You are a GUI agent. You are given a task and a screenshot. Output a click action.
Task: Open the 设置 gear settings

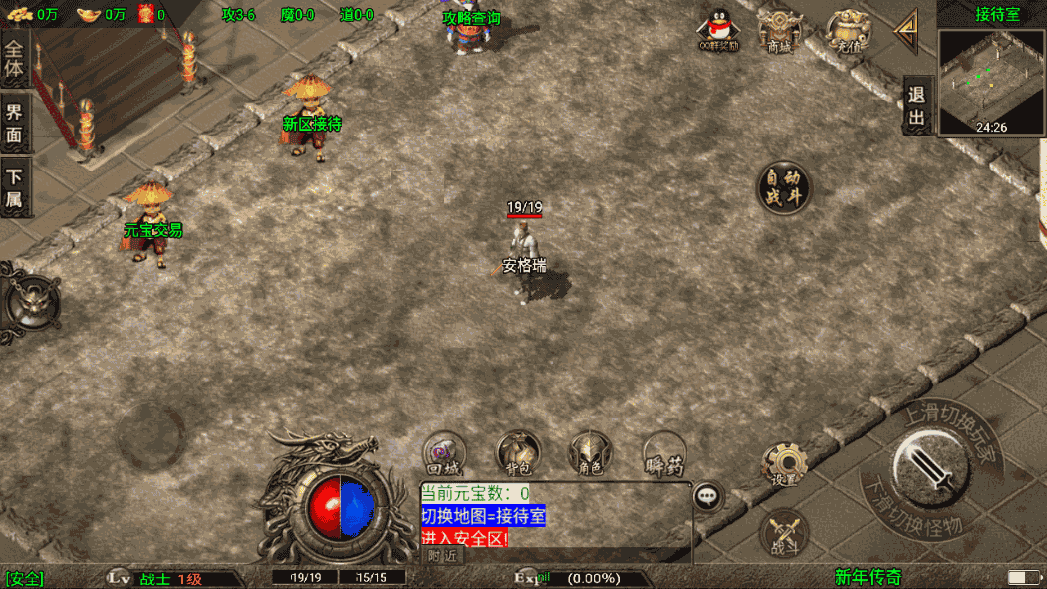785,464
